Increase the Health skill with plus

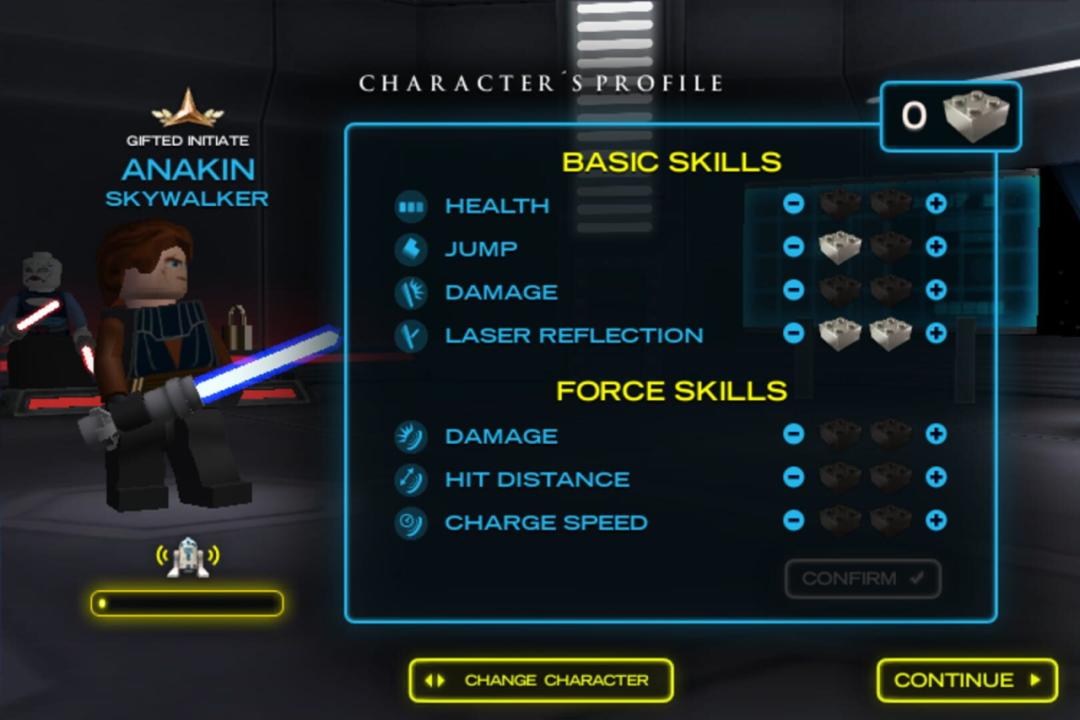tap(936, 204)
